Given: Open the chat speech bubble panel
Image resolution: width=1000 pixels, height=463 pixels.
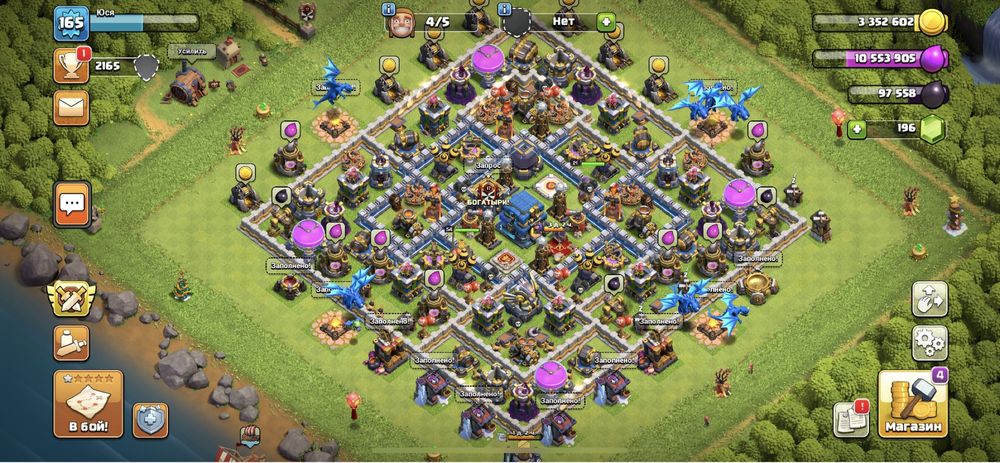Looking at the screenshot, I should pyautogui.click(x=72, y=203).
